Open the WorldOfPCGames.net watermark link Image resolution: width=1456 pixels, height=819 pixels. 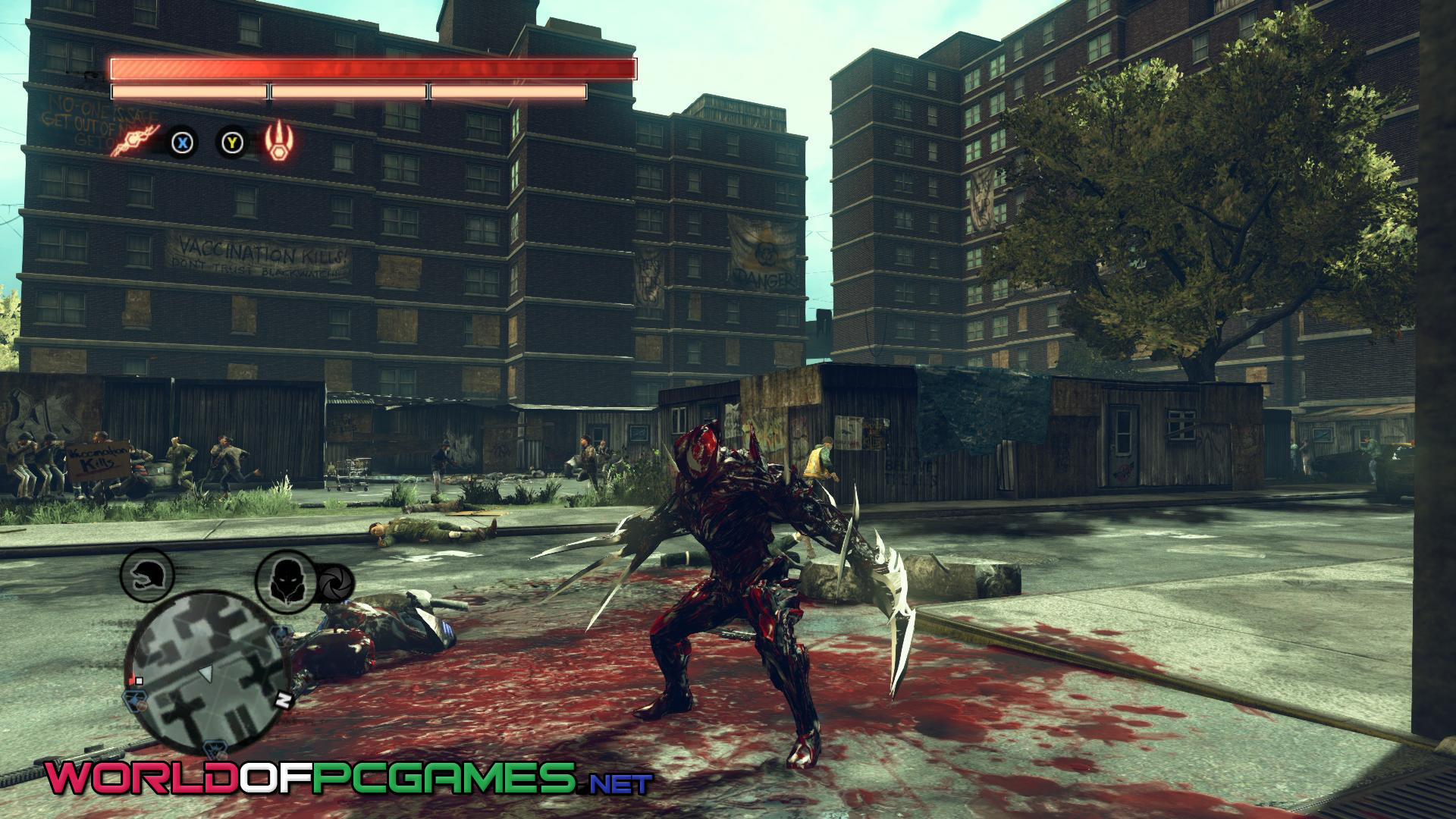point(348,778)
